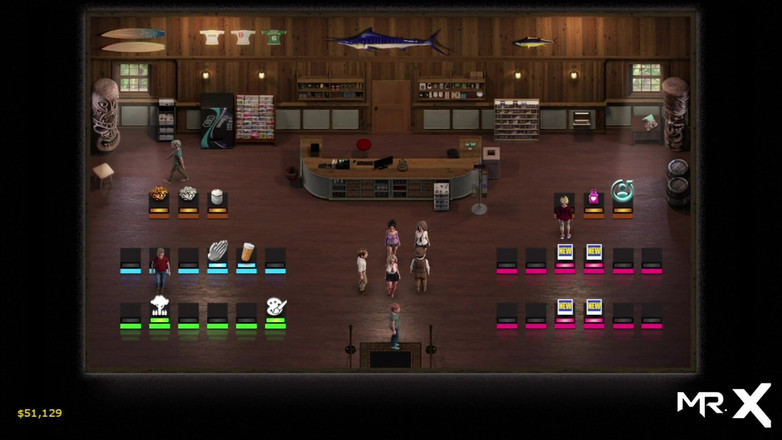
Task: Select the orange drink cup item
Action: (x=247, y=251)
